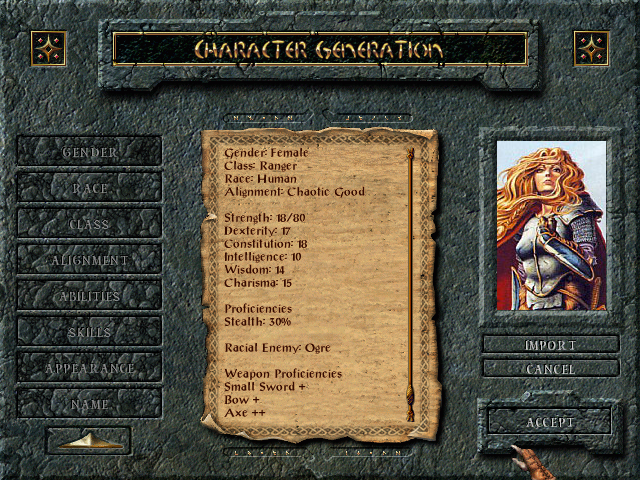640x480 pixels.
Task: Open the Gender selection step
Action: 89,152
